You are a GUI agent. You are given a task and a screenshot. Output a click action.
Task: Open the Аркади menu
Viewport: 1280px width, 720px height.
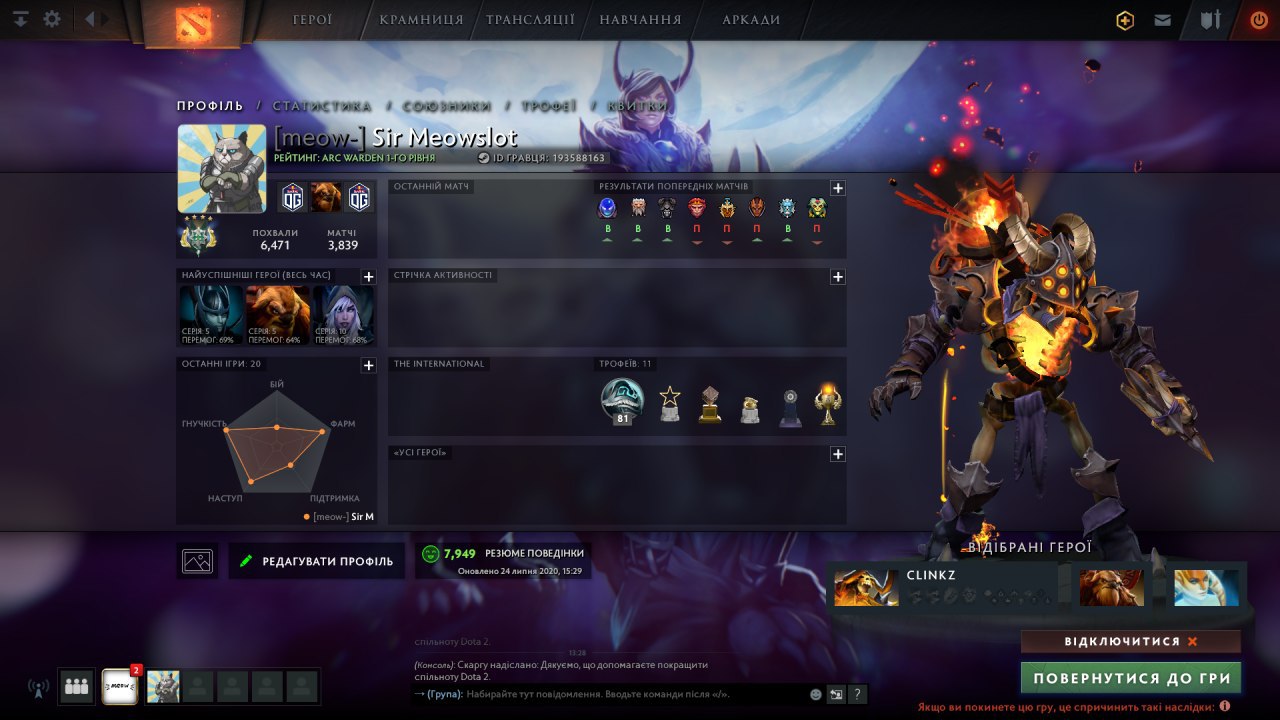[x=751, y=20]
